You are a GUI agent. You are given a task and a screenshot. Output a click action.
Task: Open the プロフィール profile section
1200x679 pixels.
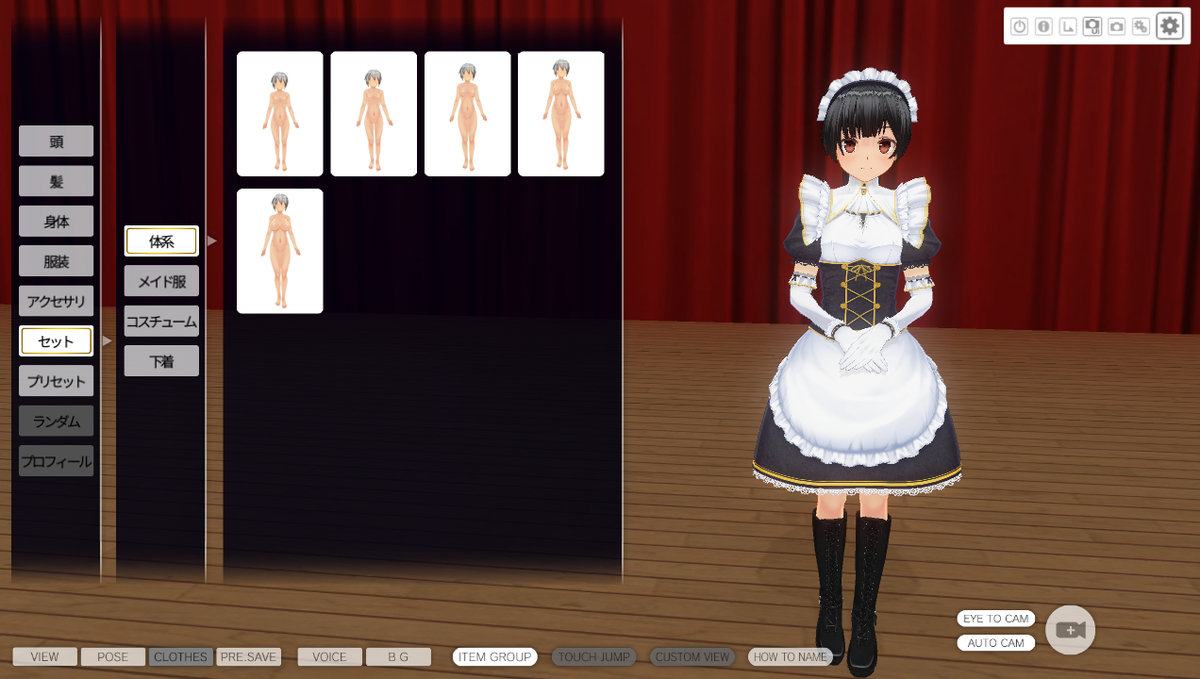[56, 461]
